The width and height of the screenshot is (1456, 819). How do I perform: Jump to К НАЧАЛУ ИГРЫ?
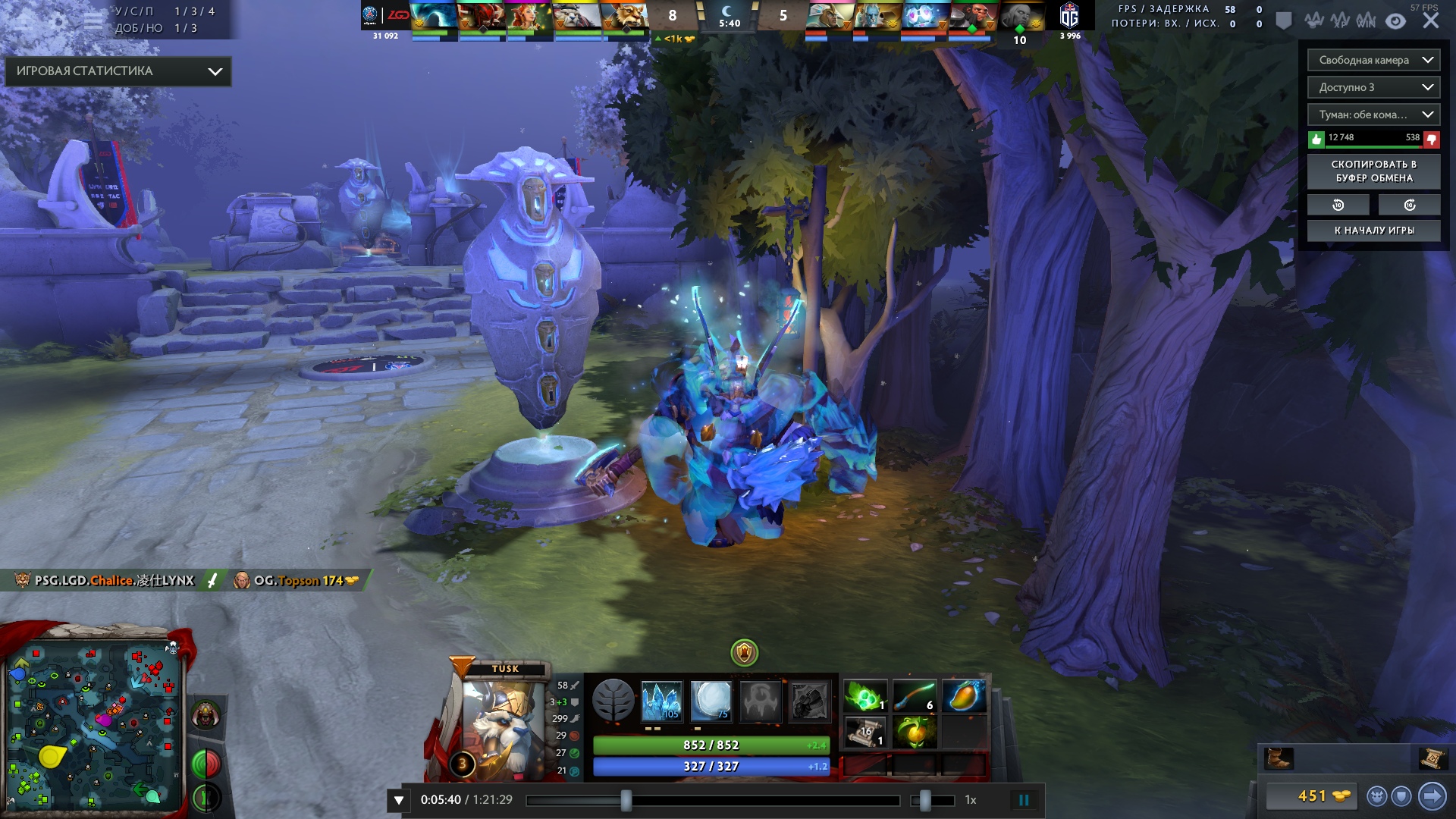pos(1373,231)
